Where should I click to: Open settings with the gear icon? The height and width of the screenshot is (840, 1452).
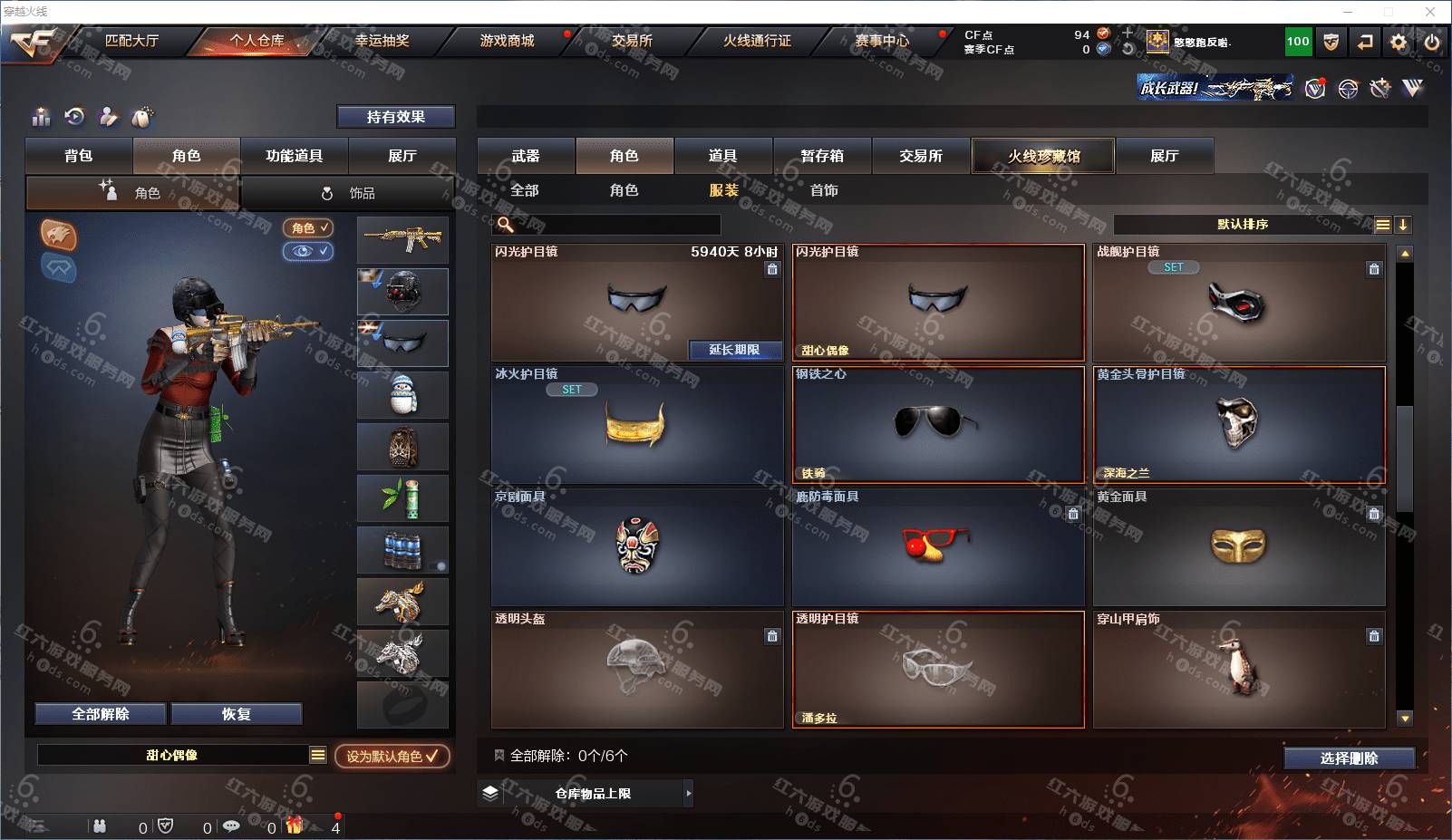coord(1399,42)
